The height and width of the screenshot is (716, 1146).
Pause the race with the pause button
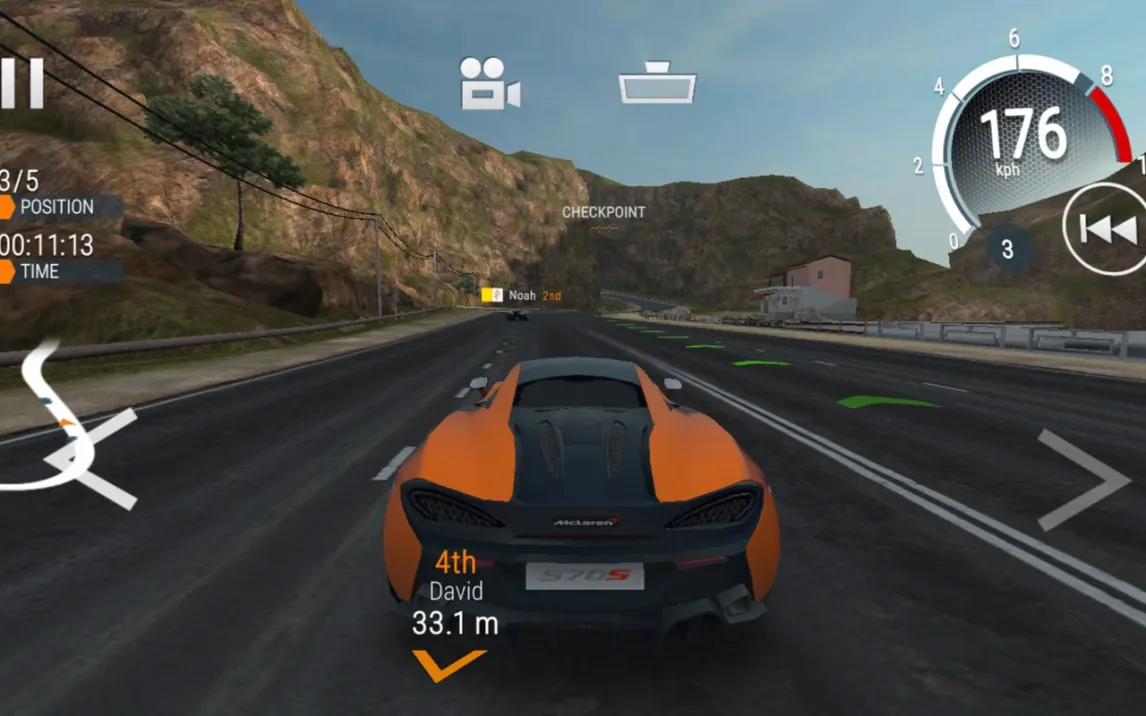click(22, 83)
